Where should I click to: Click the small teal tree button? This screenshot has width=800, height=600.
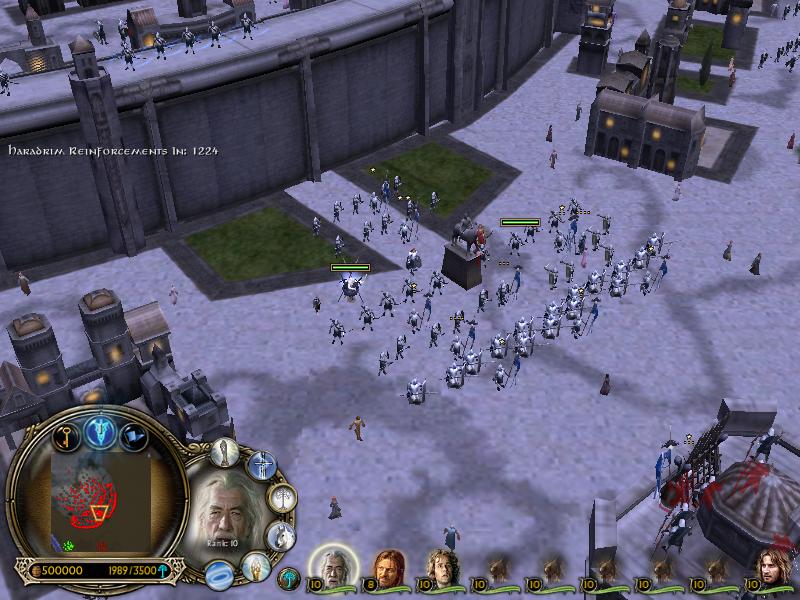pyautogui.click(x=289, y=577)
